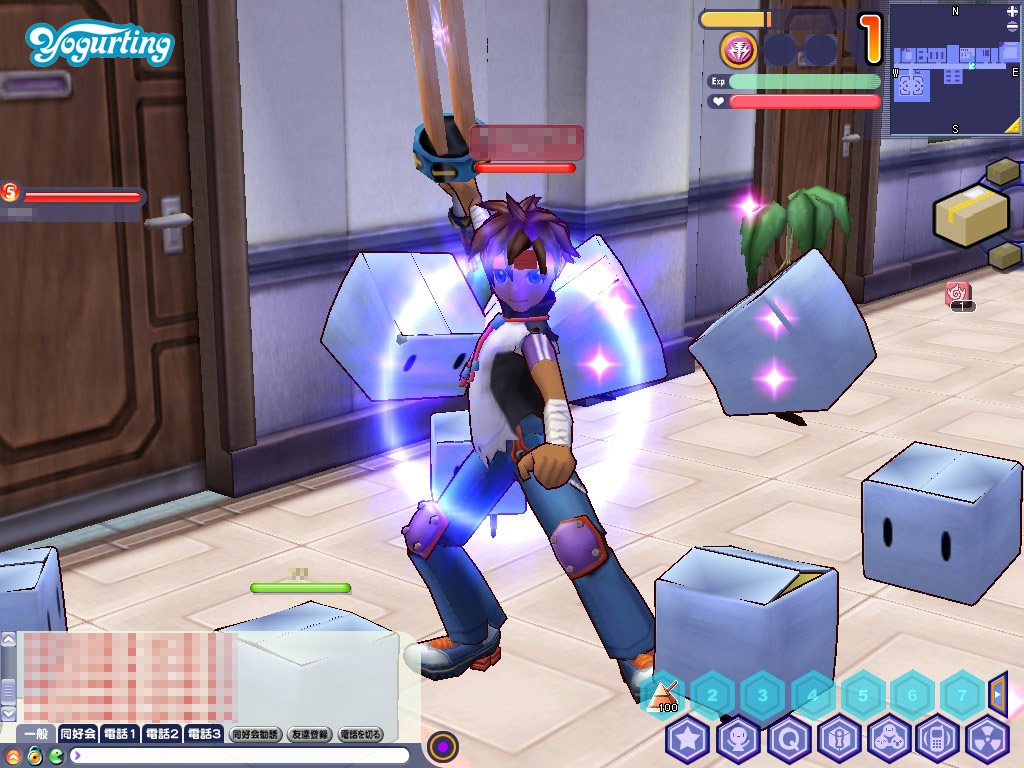The image size is (1024, 768).
Task: Click the 友達登録 friend register button
Action: 310,734
